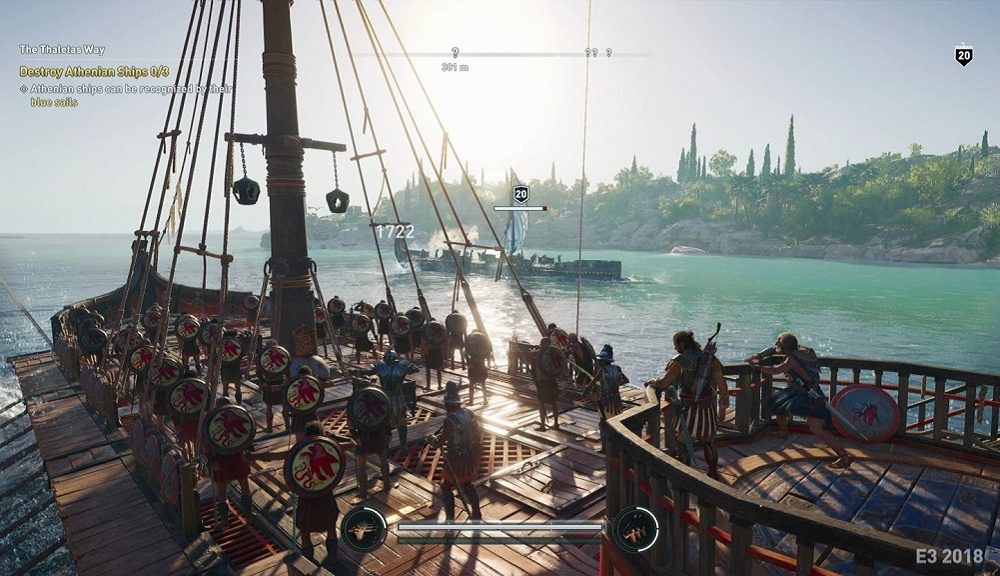
Task: Activate the javelin throw ability icon
Action: 636,529
